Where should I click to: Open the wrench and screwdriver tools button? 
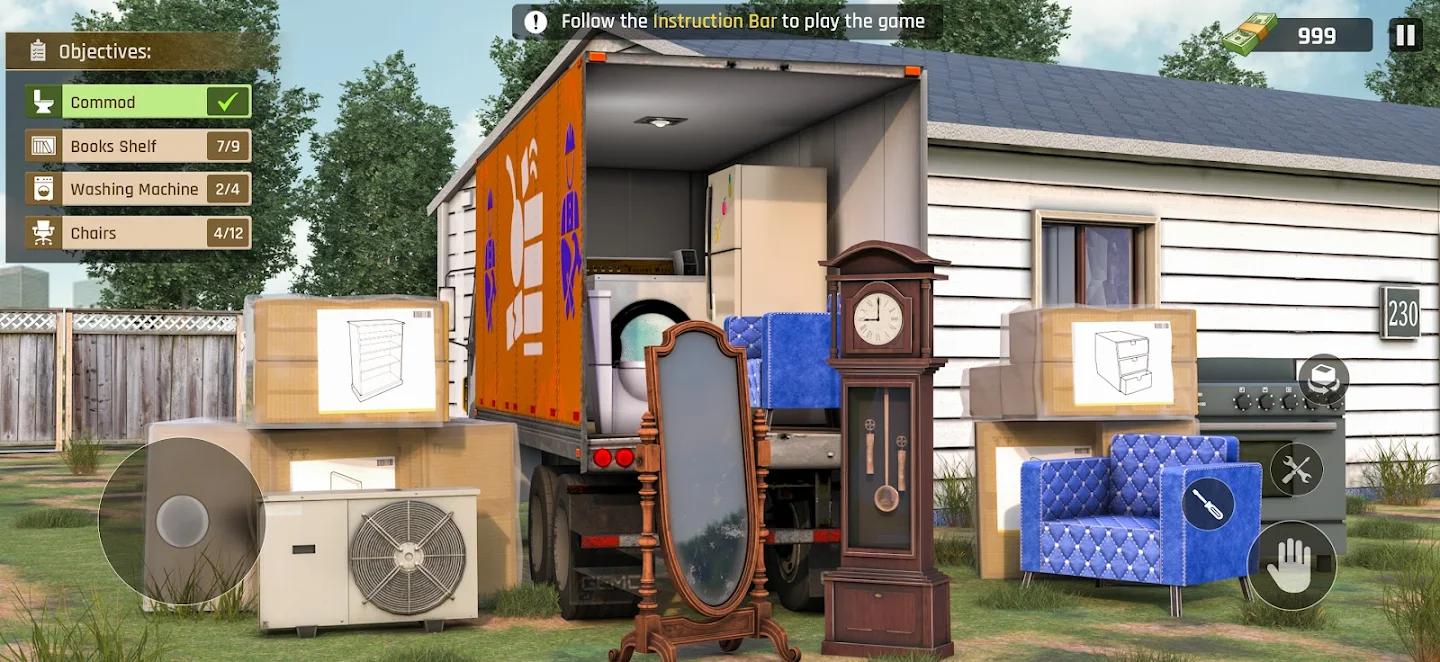1296,469
